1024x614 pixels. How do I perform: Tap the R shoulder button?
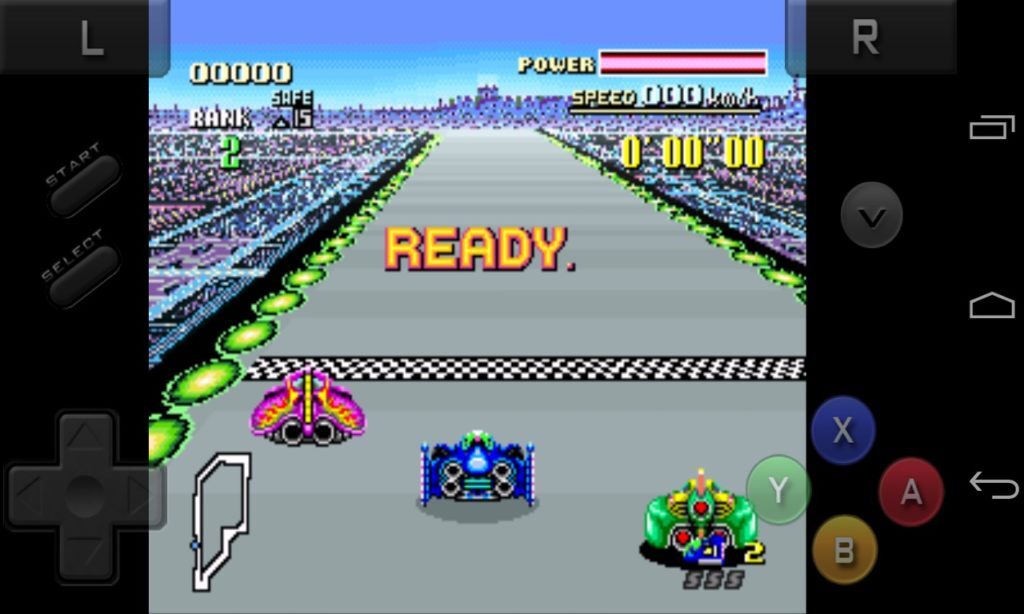pos(866,38)
